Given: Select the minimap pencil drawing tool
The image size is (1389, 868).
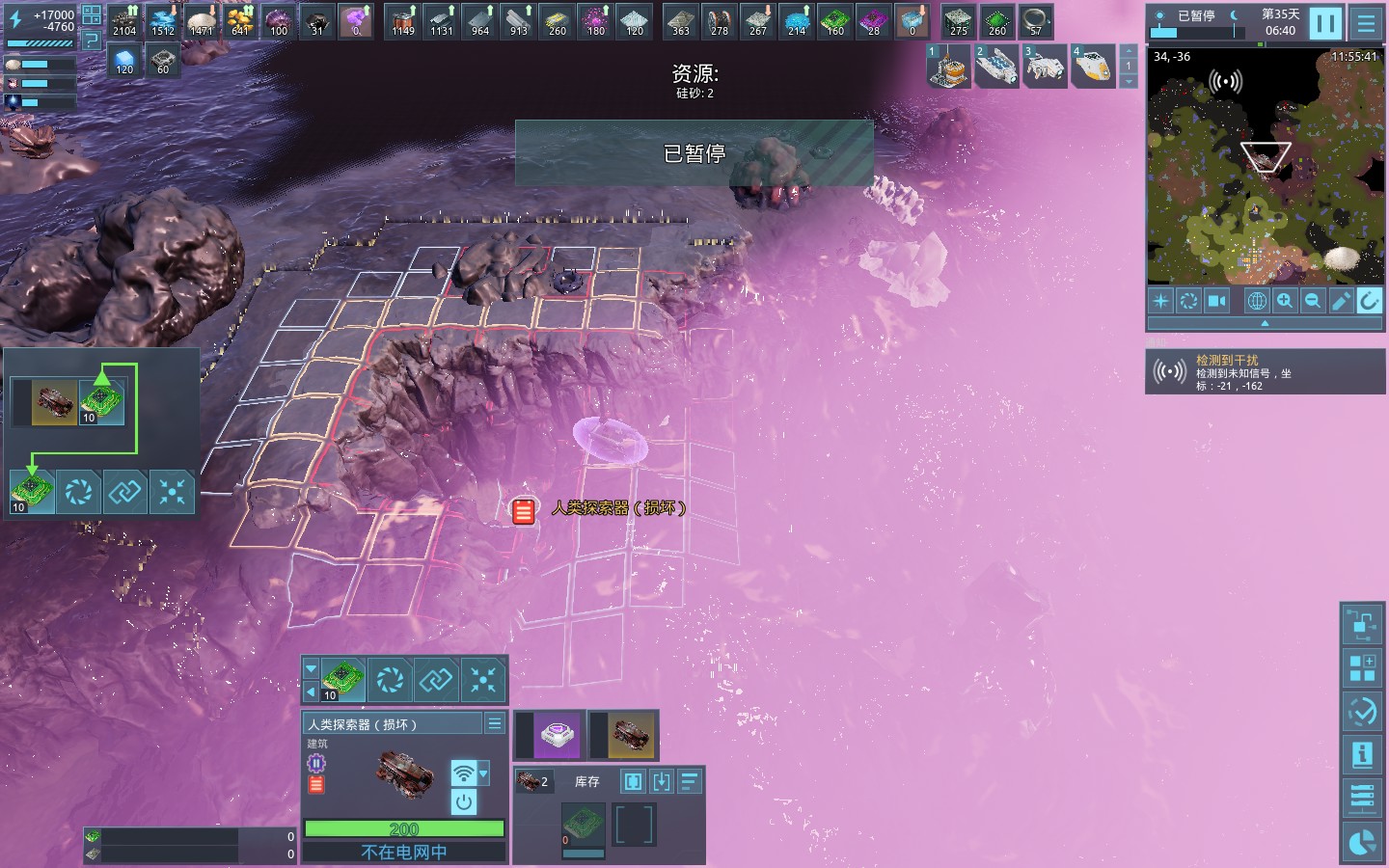Looking at the screenshot, I should [x=1341, y=301].
